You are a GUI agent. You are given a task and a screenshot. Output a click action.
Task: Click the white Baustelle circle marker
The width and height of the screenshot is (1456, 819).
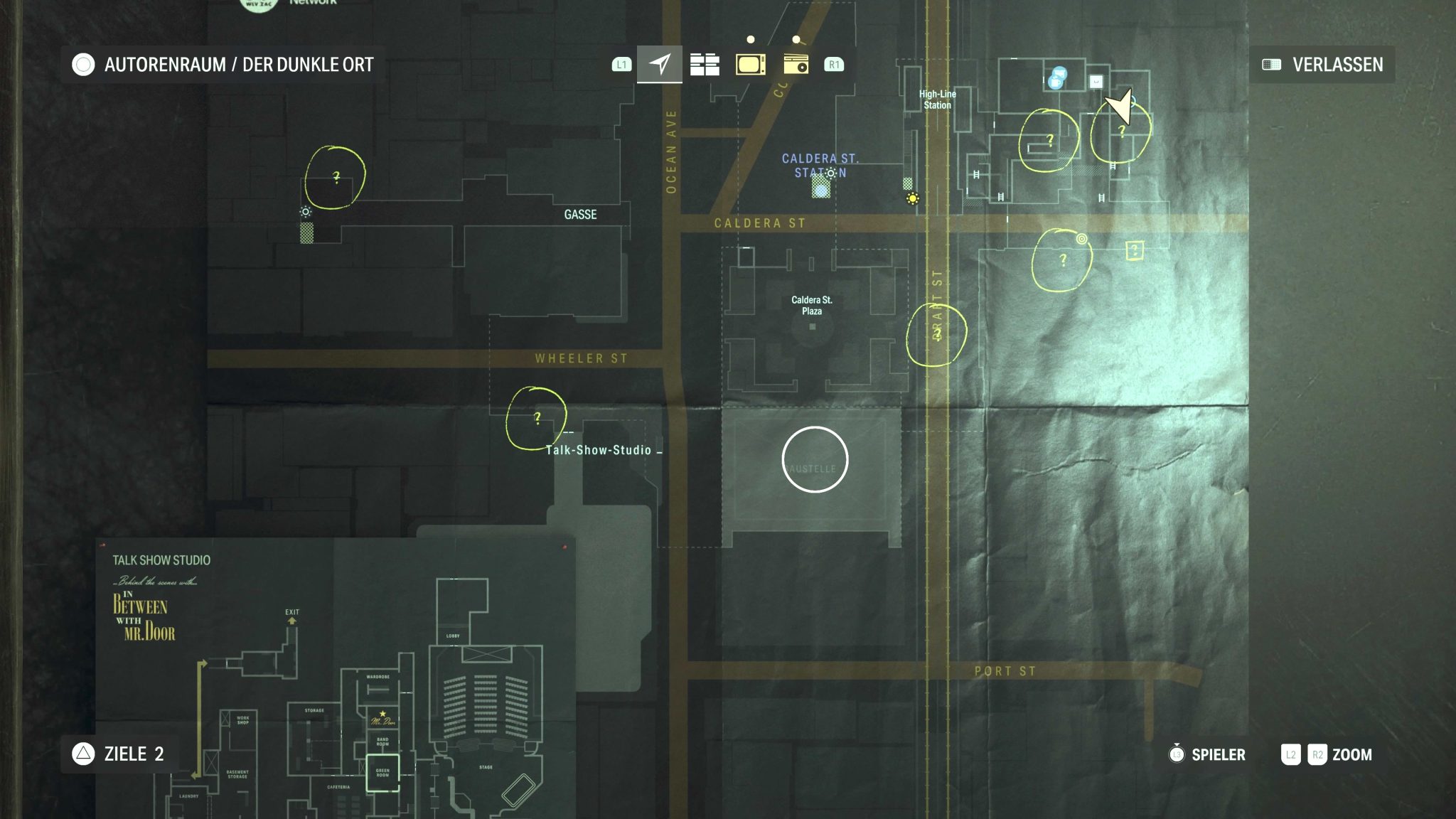[815, 459]
